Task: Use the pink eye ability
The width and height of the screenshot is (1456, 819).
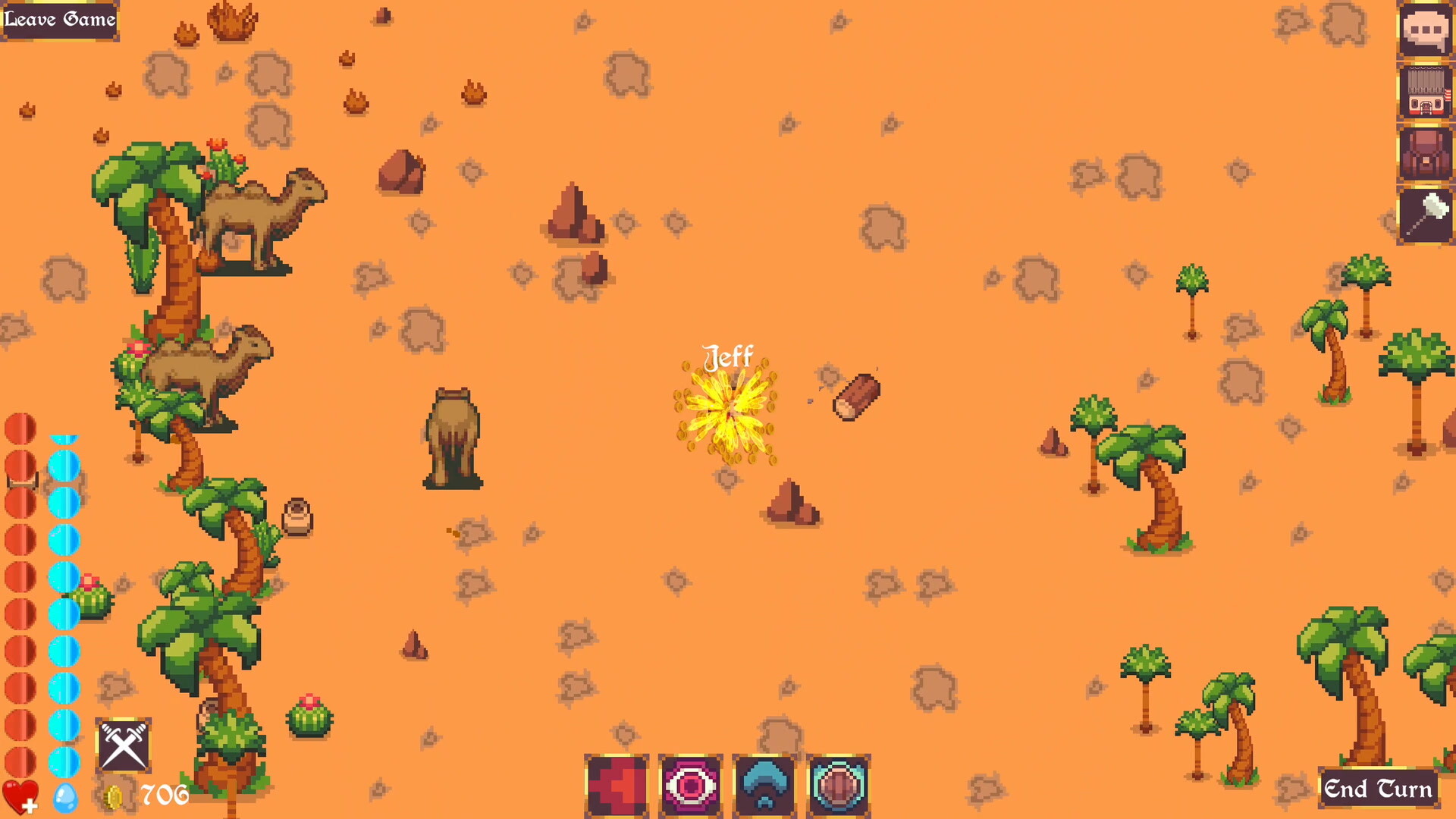Action: pos(690,785)
